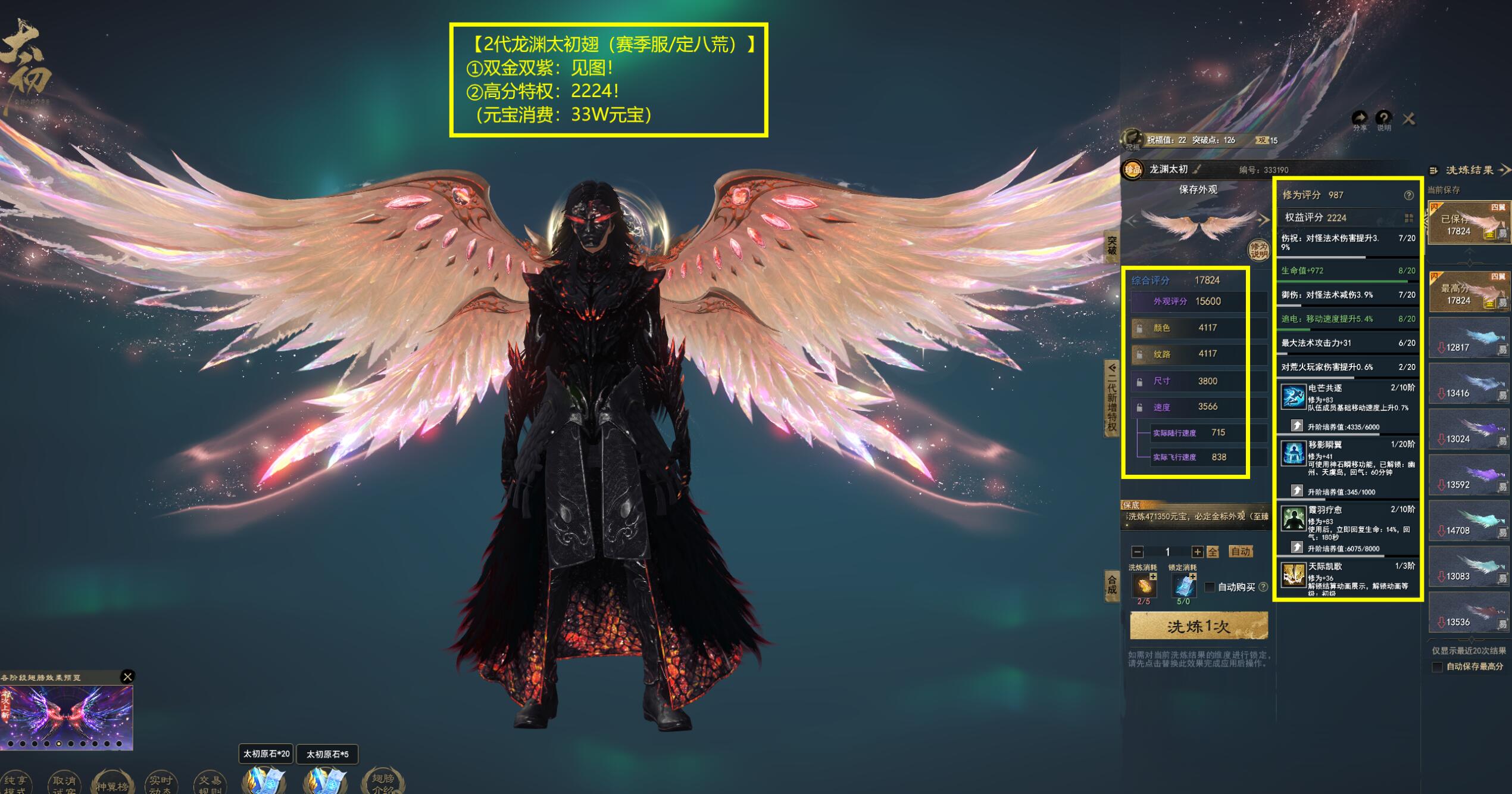This screenshot has height=794, width=1512.
Task: Decrease refine count with minus button
Action: click(x=1138, y=552)
